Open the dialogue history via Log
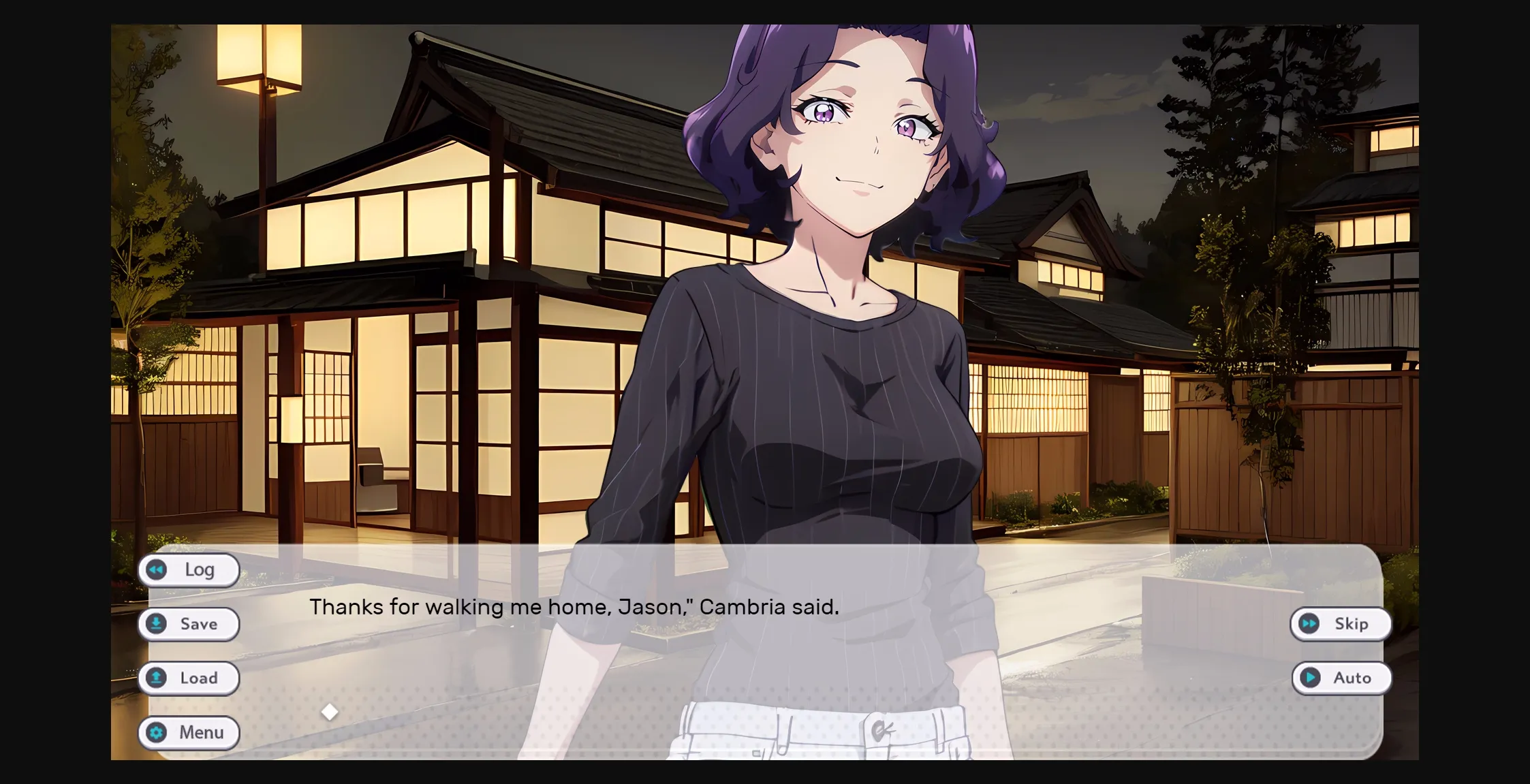The height and width of the screenshot is (784, 1530). point(189,570)
